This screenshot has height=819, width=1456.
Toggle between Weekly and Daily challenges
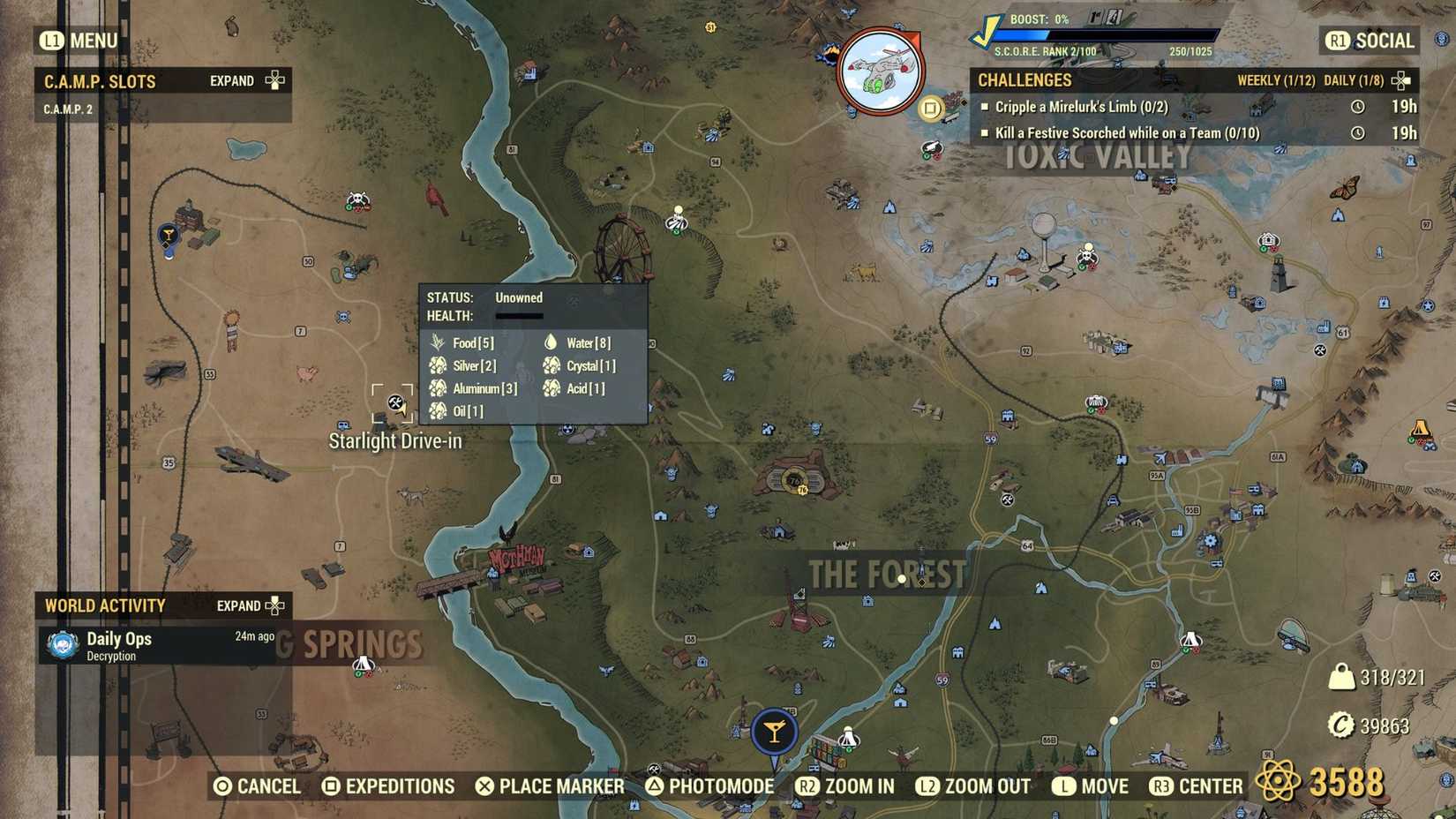coord(1400,79)
